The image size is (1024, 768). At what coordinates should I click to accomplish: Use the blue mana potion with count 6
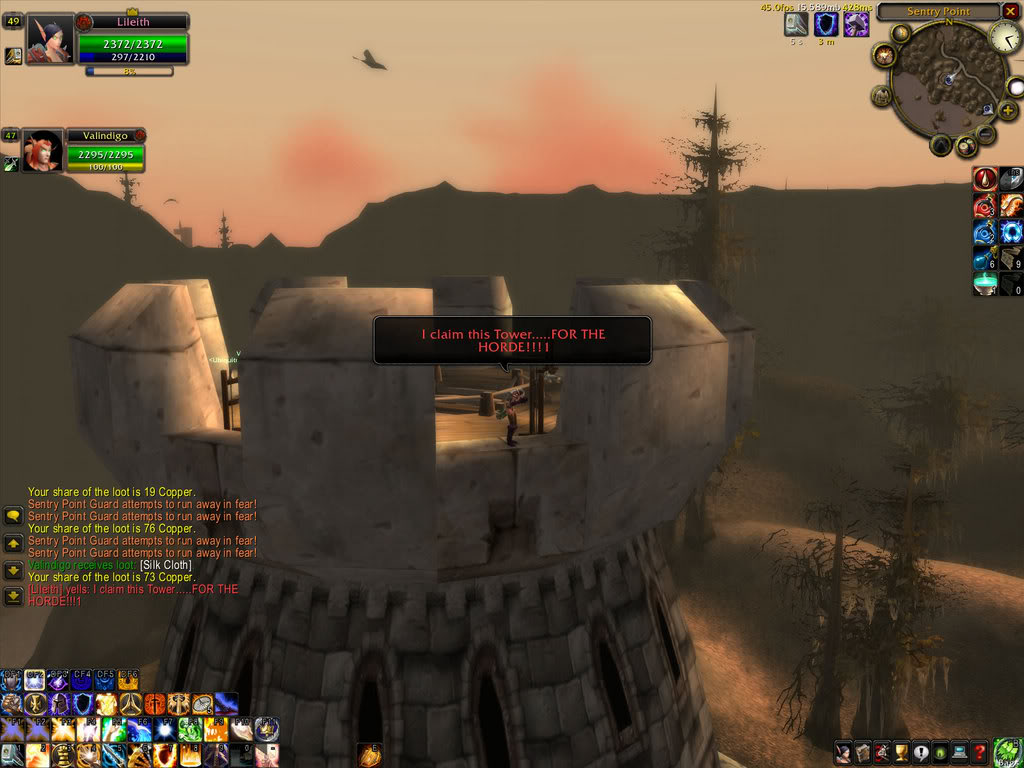[x=986, y=258]
